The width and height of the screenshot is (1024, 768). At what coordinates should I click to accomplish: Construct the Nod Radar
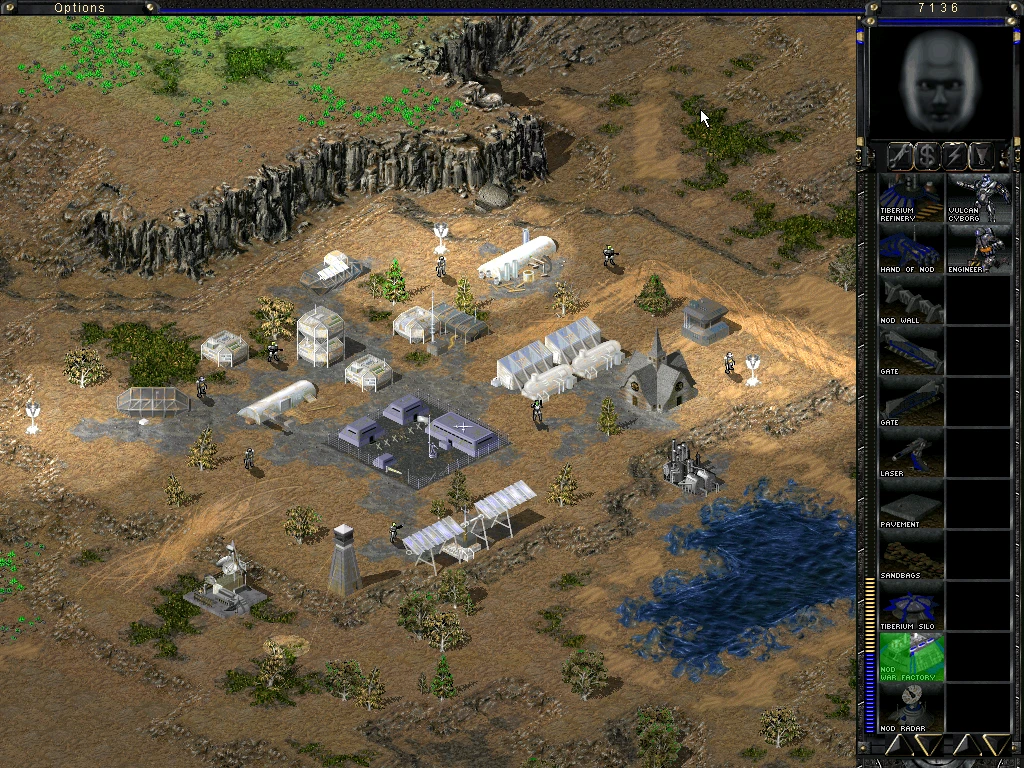[911, 708]
